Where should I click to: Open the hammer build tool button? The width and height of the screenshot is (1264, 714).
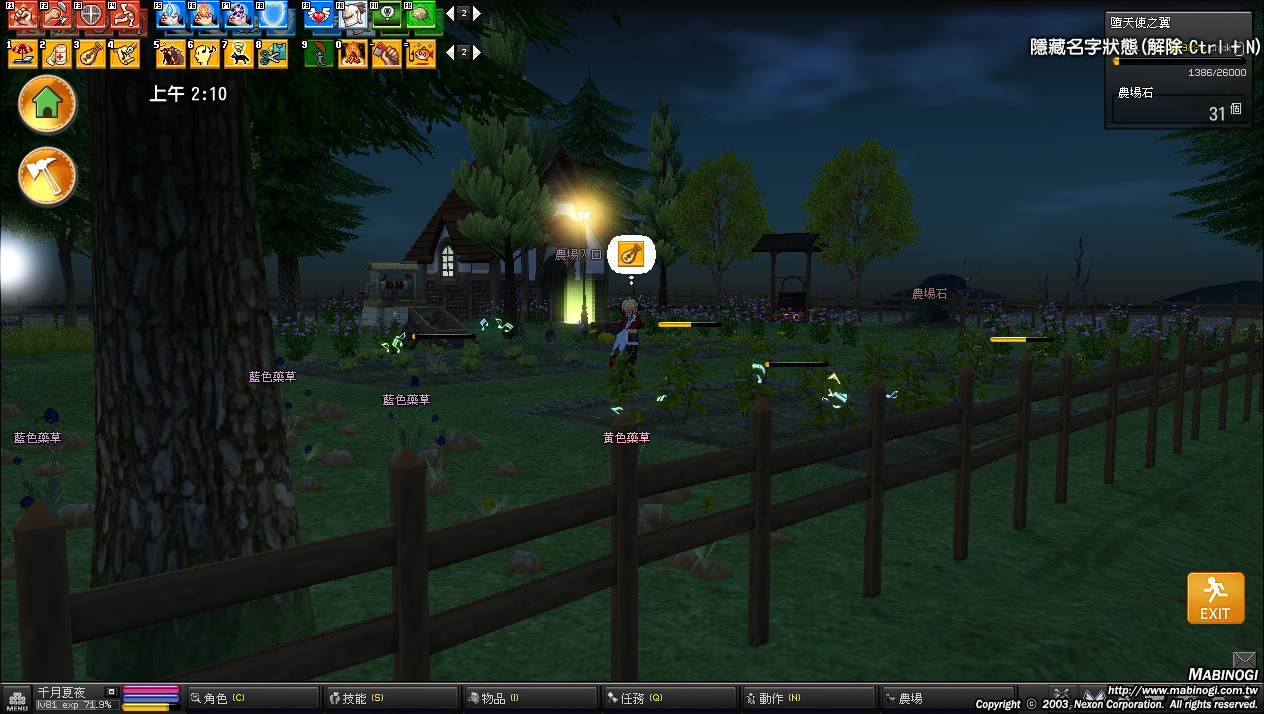click(47, 176)
